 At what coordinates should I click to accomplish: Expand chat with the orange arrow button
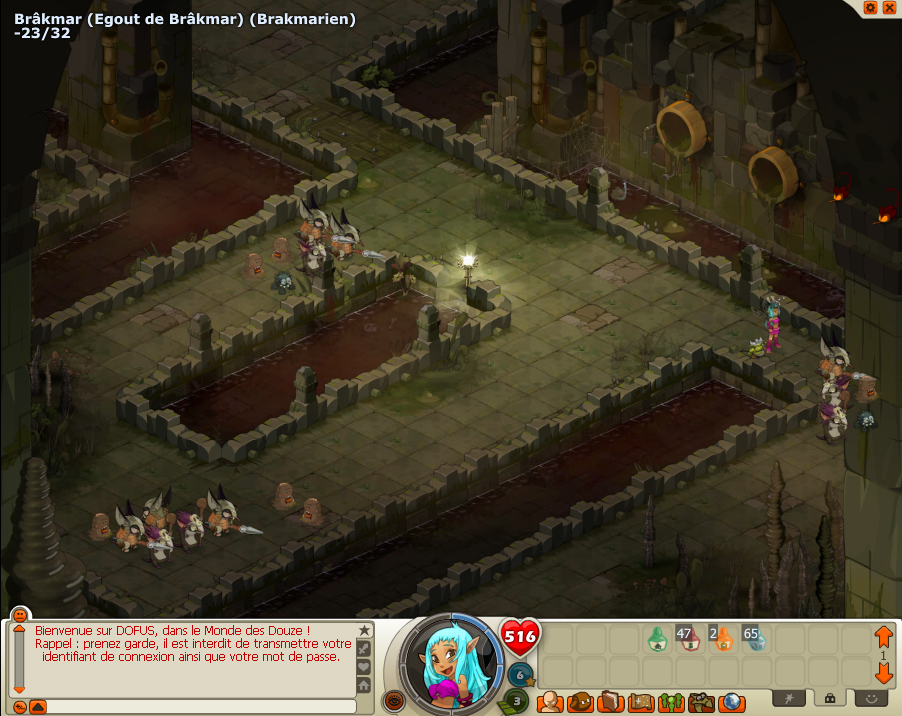[x=38, y=707]
